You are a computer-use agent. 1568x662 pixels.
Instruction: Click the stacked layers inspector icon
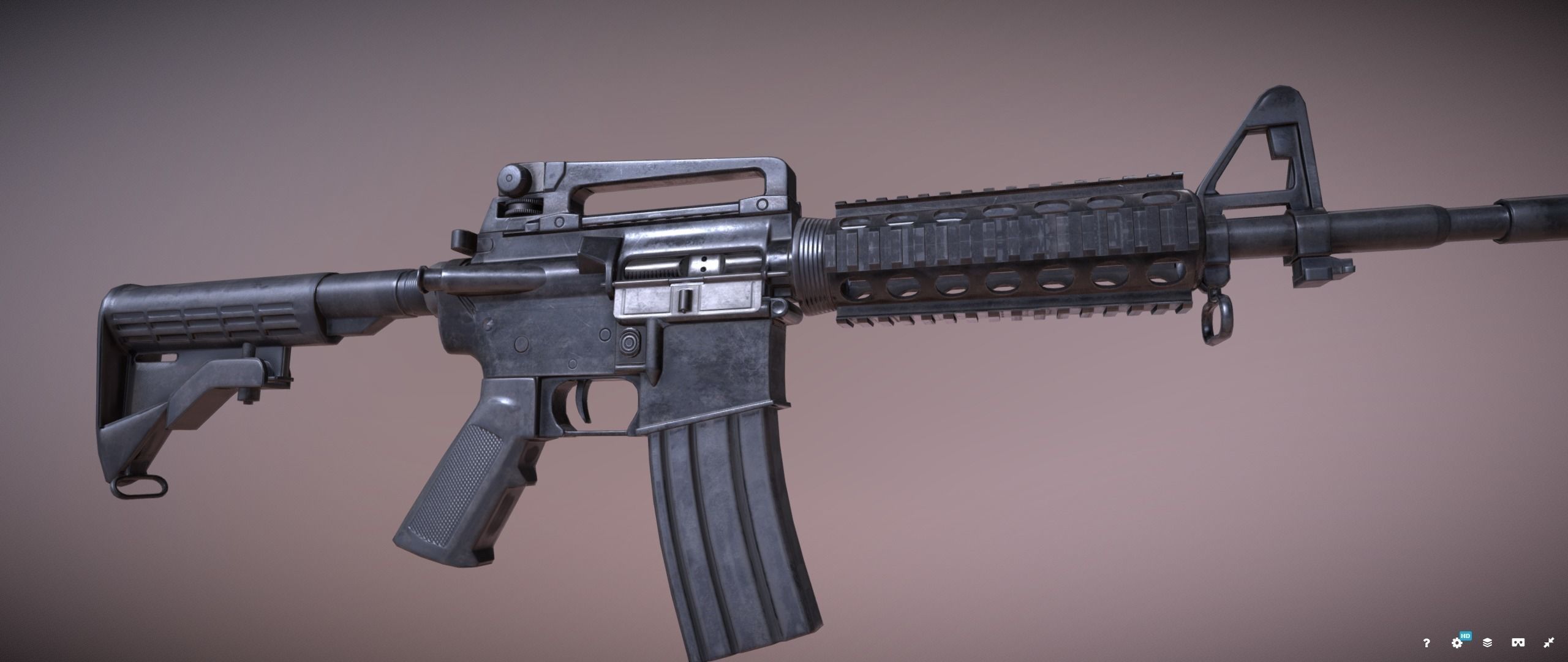click(x=1487, y=644)
